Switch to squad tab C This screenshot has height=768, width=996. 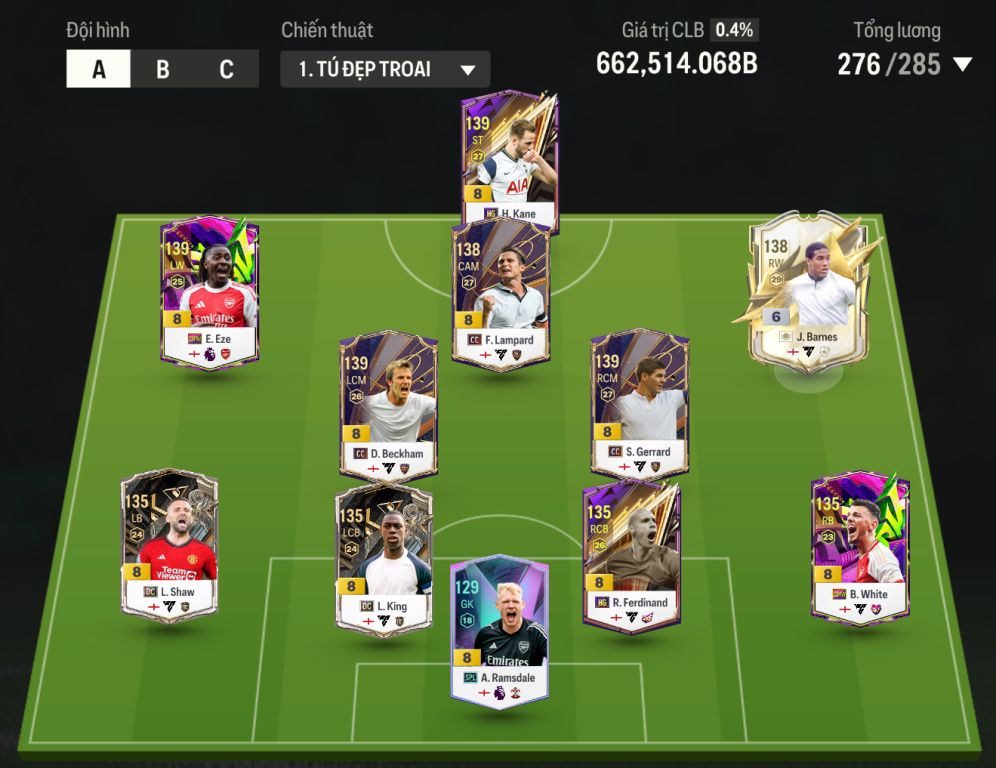(226, 70)
